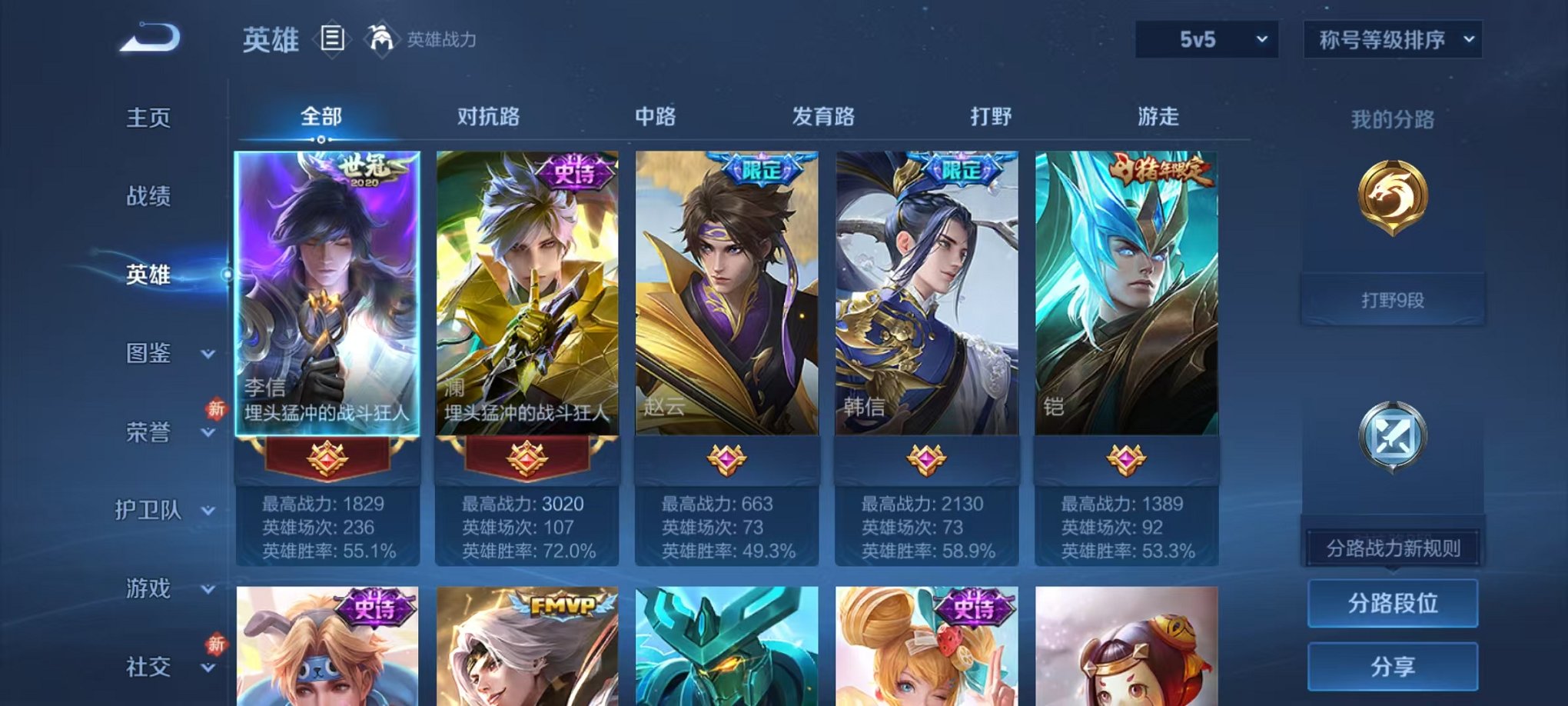The height and width of the screenshot is (706, 1568).
Task: Open the hero list icon next to 英雄
Action: [x=331, y=38]
